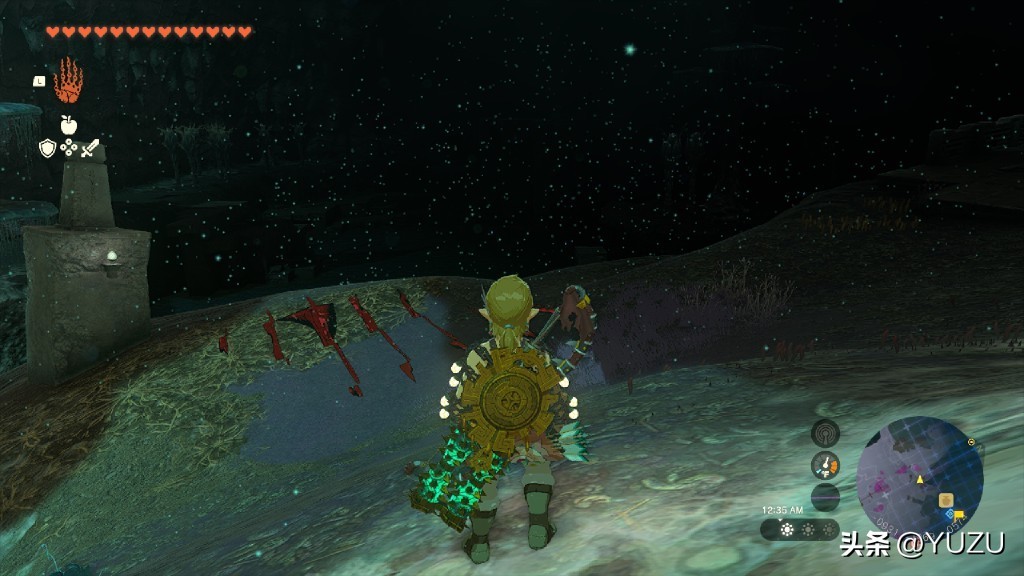
Task: Select the yellow stamp marker on minimap
Action: [958, 515]
